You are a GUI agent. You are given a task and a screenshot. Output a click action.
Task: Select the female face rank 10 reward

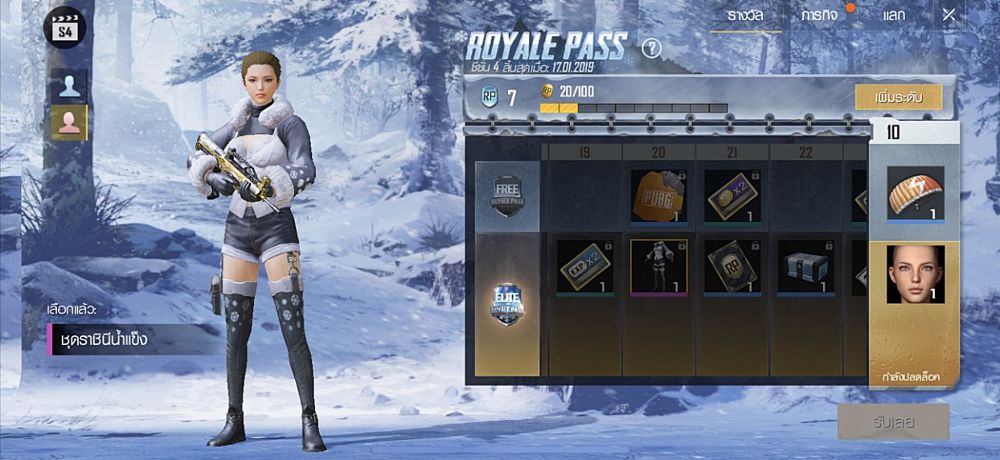coord(915,273)
